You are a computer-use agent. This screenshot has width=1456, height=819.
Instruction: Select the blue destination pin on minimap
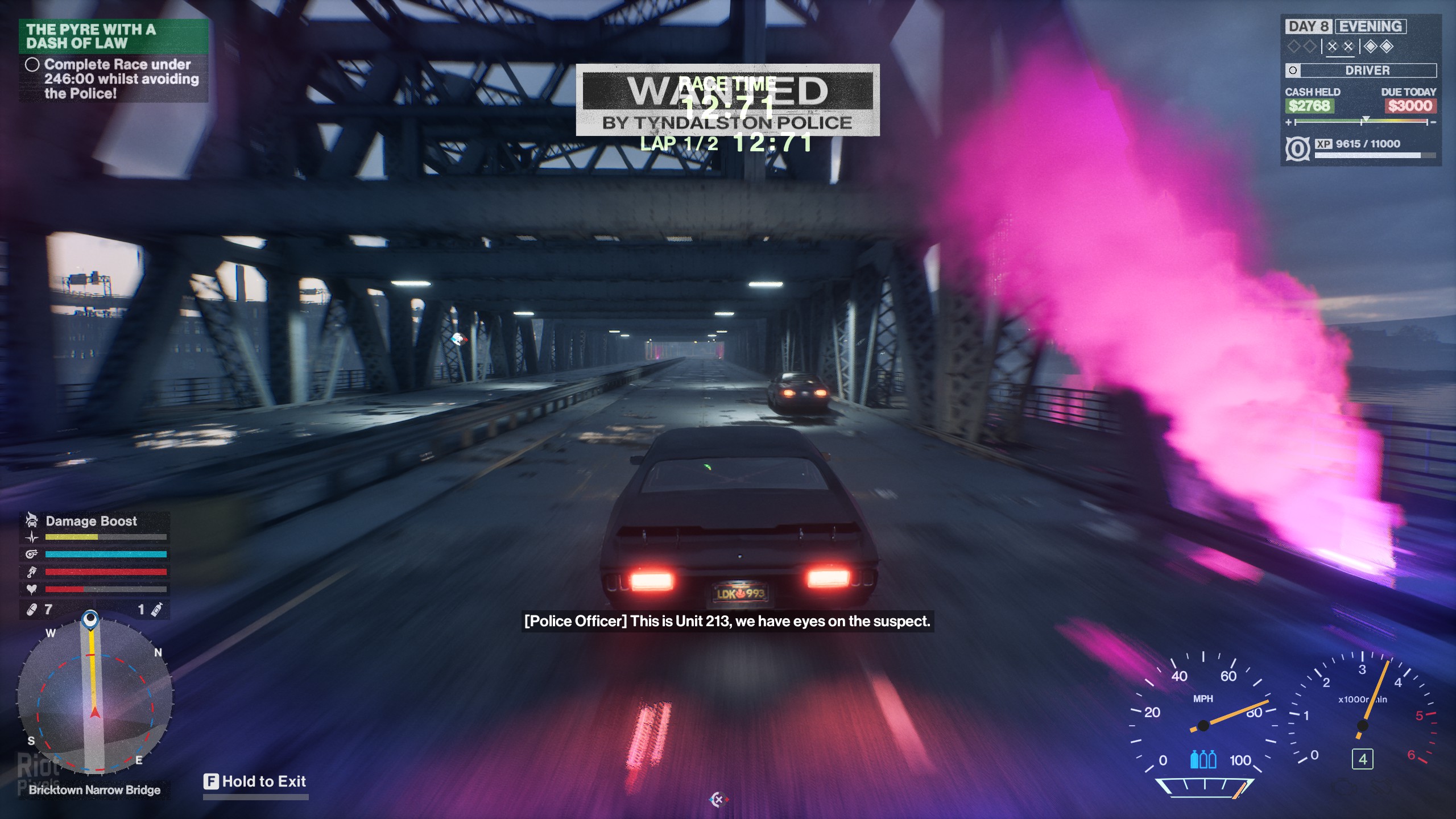[90, 619]
